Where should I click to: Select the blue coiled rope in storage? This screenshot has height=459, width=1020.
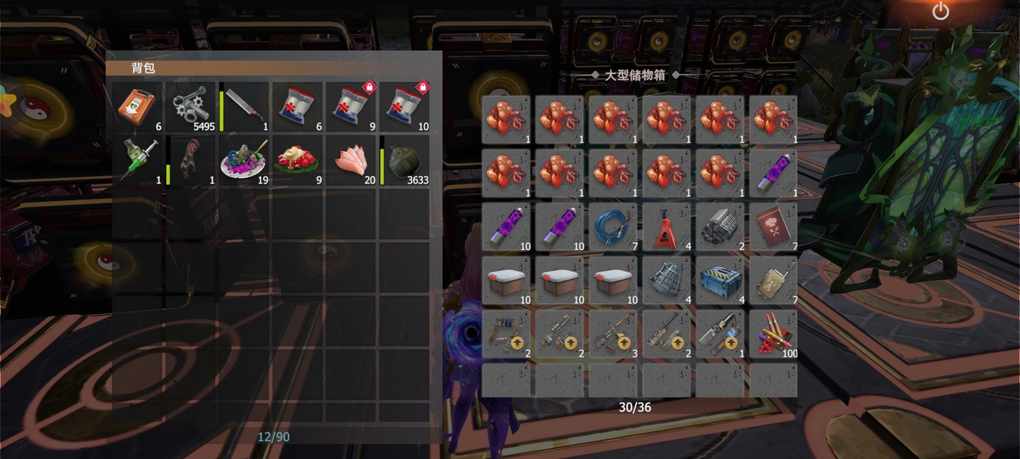(613, 227)
